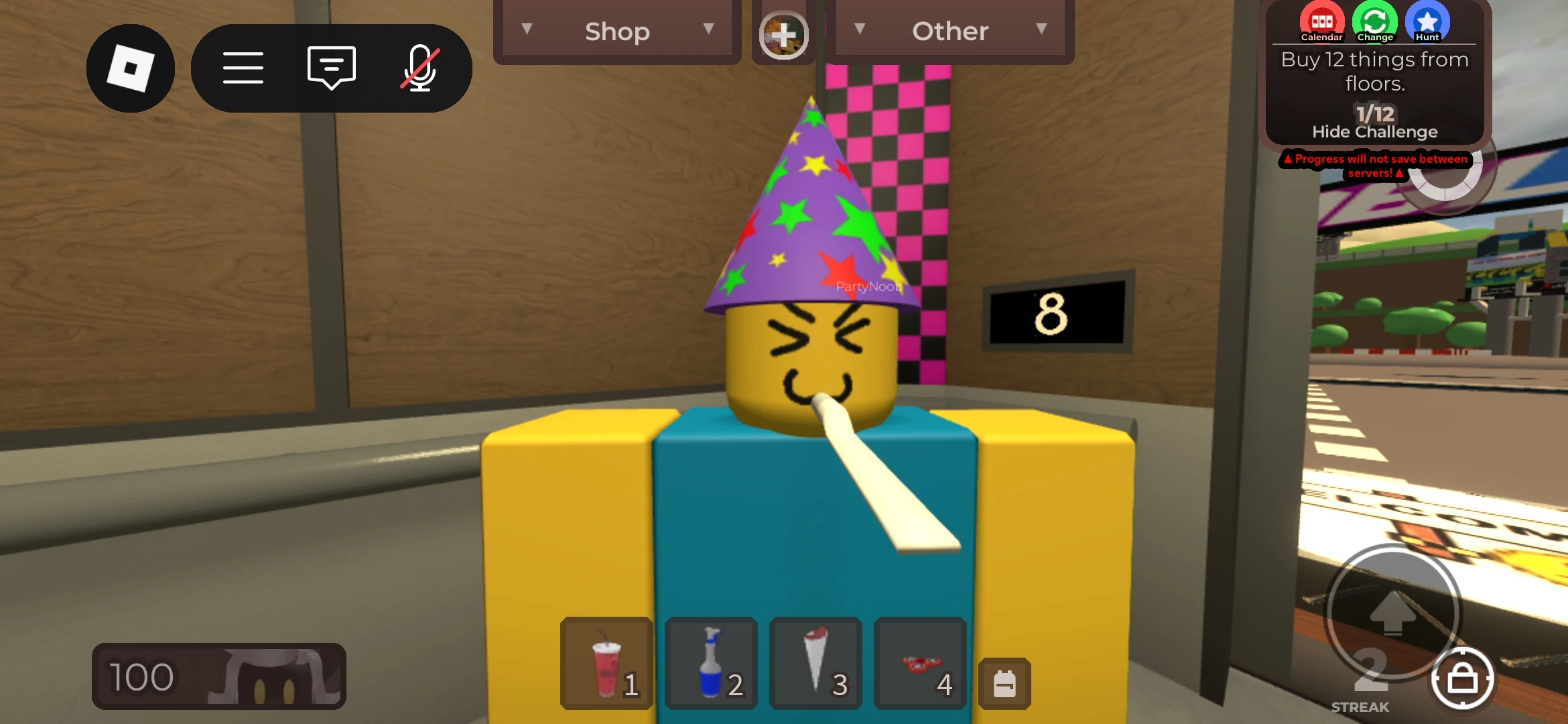Open the chat bubble icon

(x=330, y=68)
